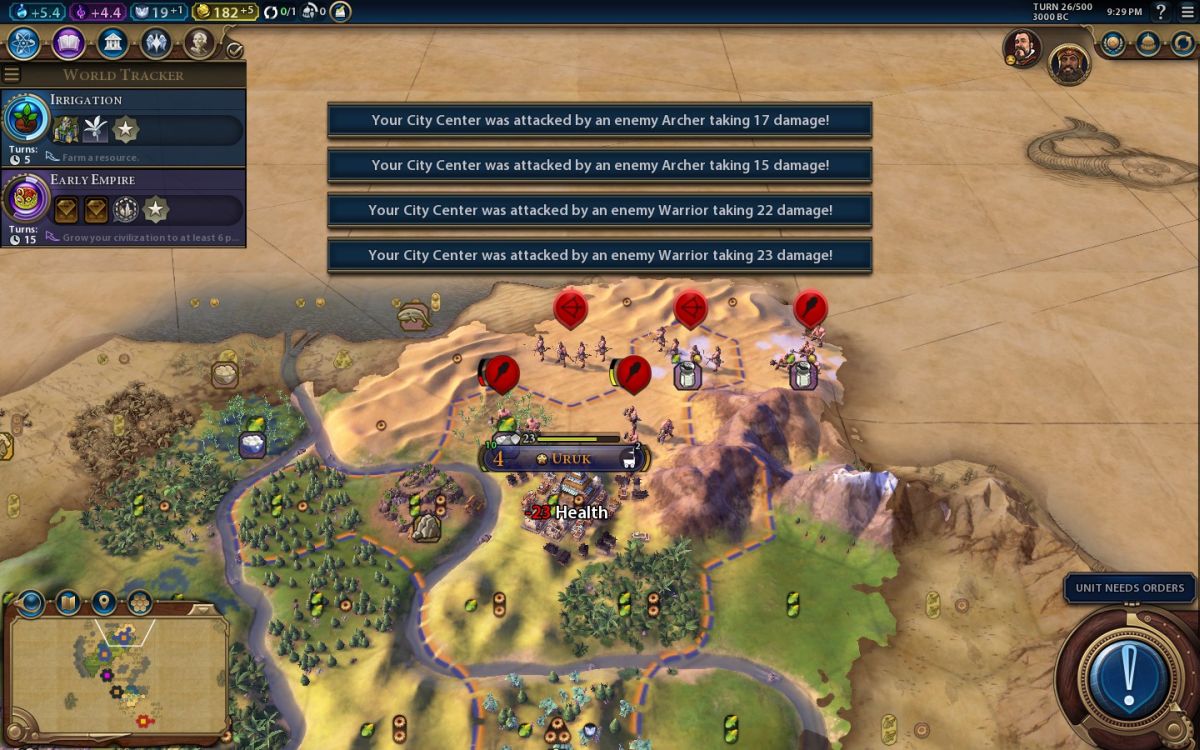The image size is (1200, 750).
Task: Open the Trade Routes circular arrows icon
Action: (x=1184, y=43)
